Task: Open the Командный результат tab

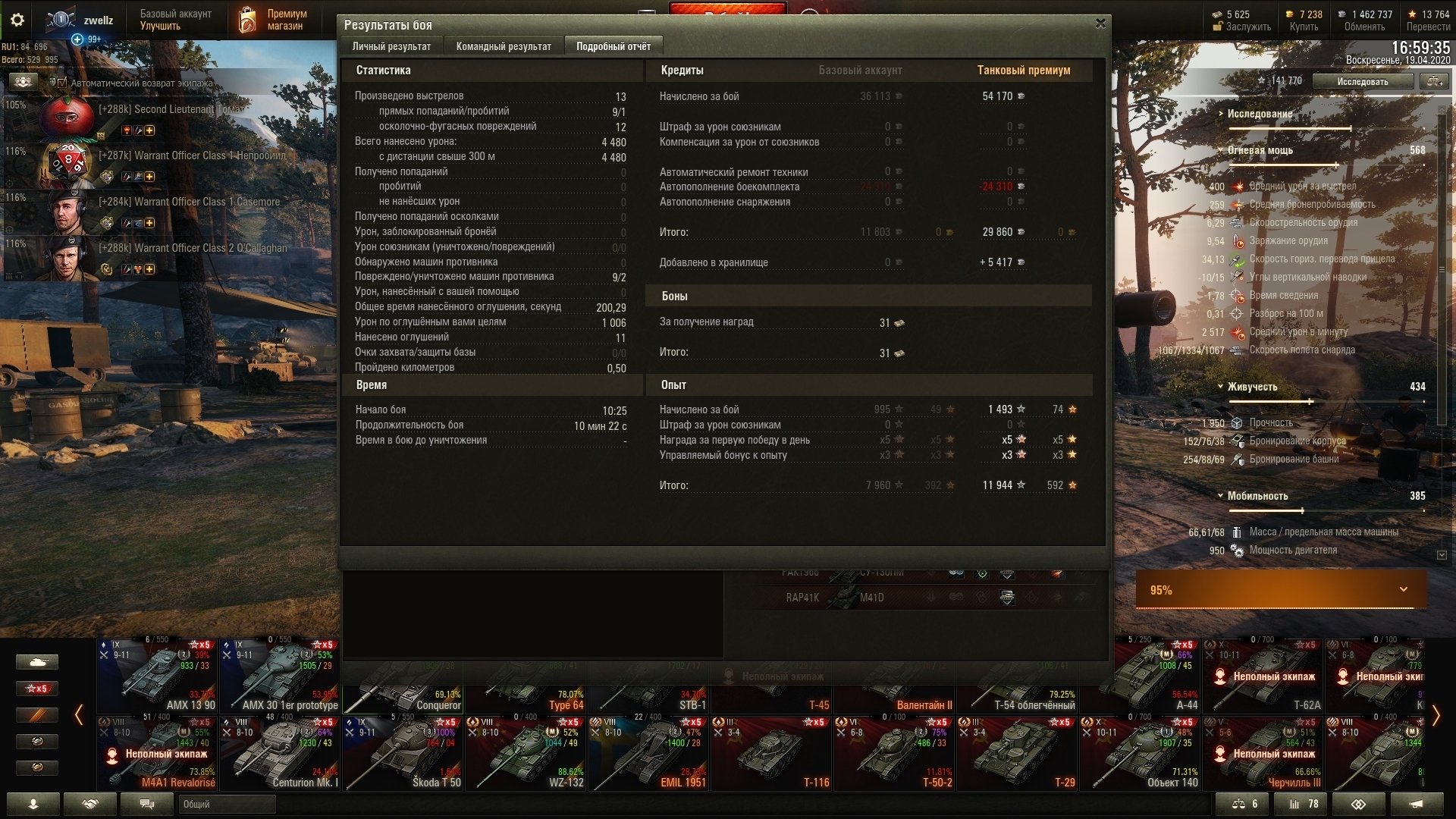Action: [504, 46]
